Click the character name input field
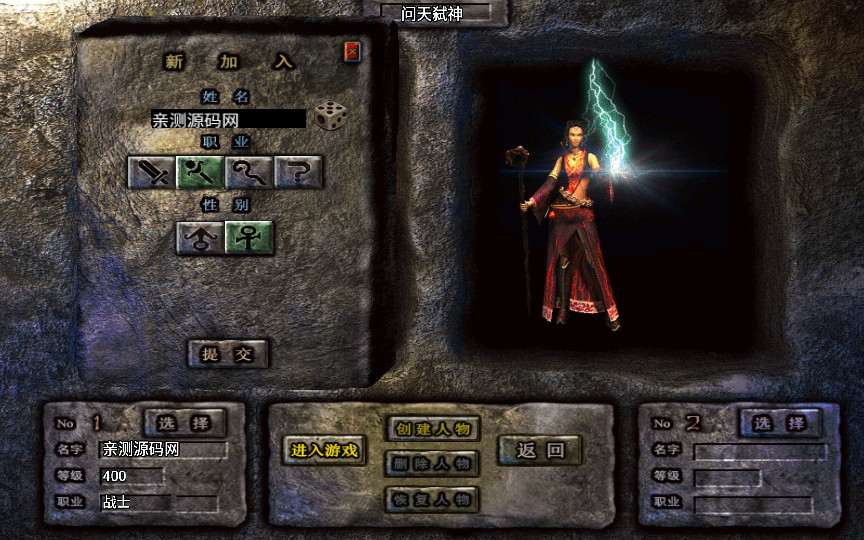 click(228, 119)
